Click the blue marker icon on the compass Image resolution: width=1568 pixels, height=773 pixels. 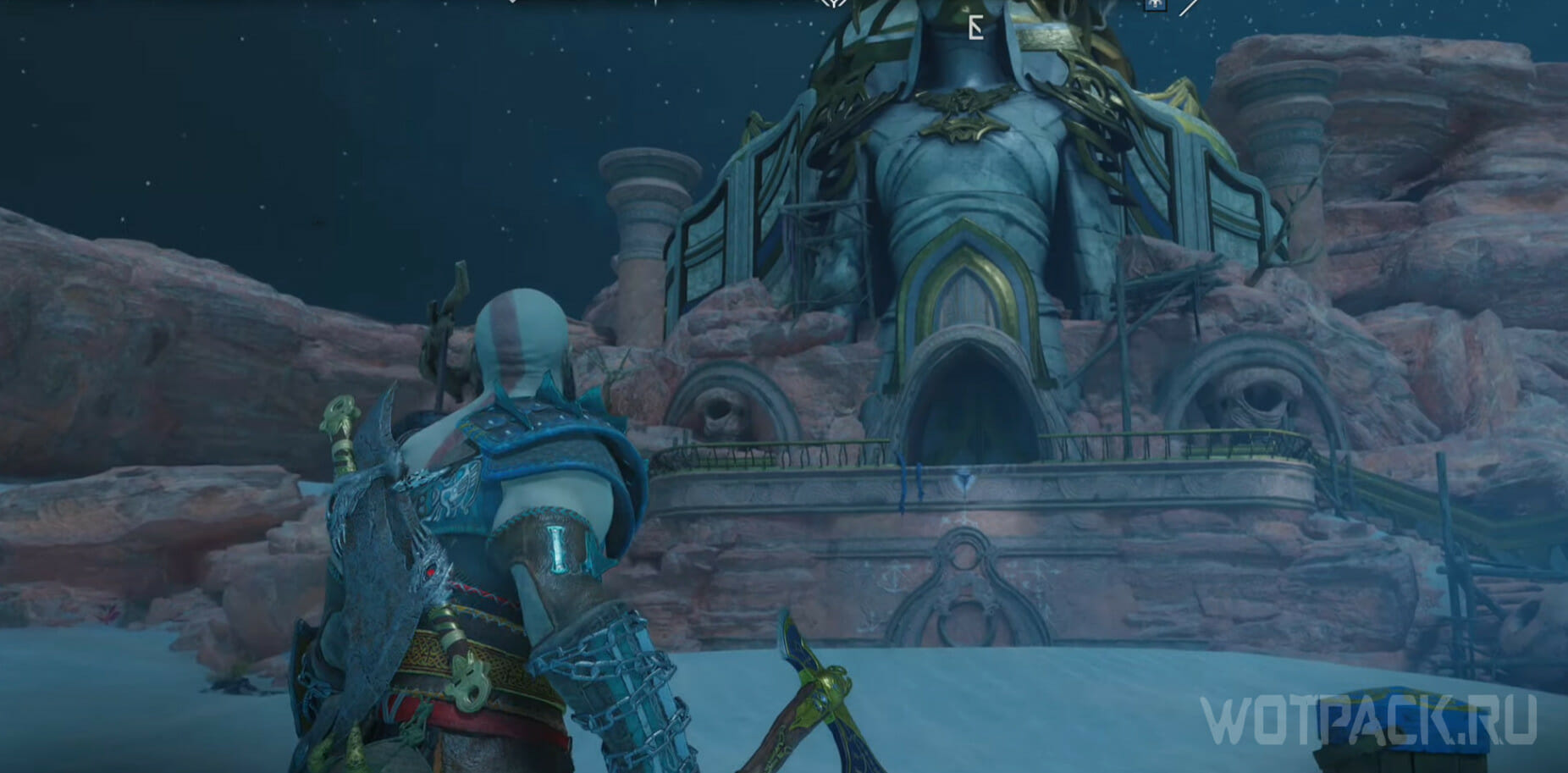[x=1153, y=5]
